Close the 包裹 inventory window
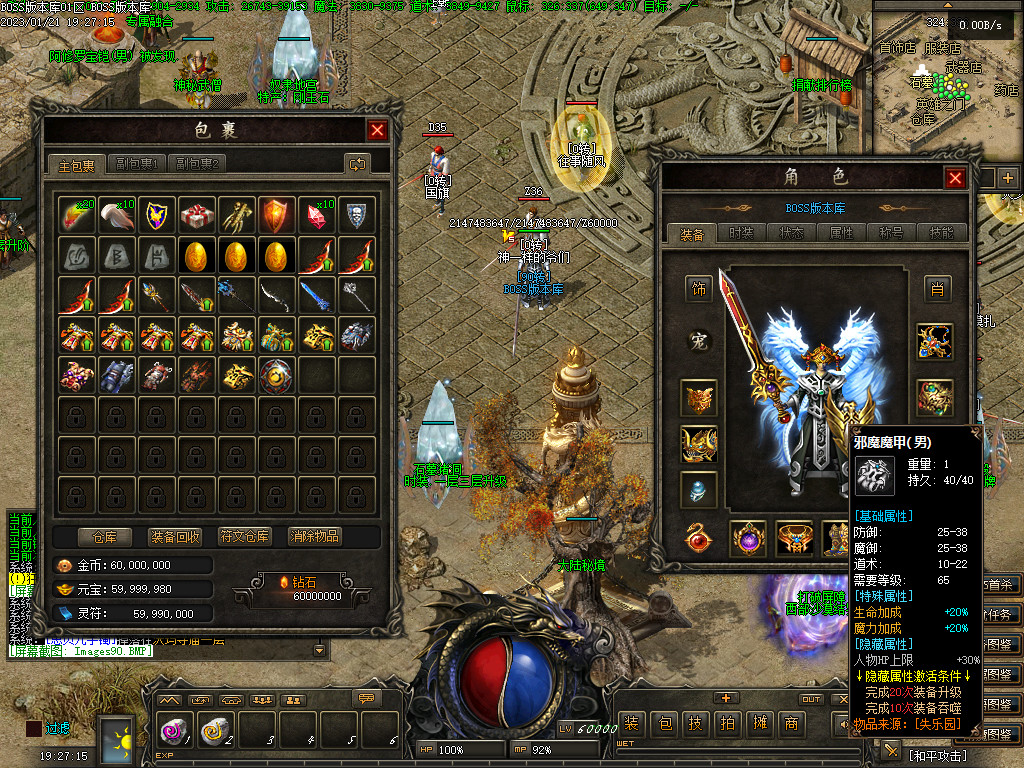1024x768 pixels. (377, 130)
